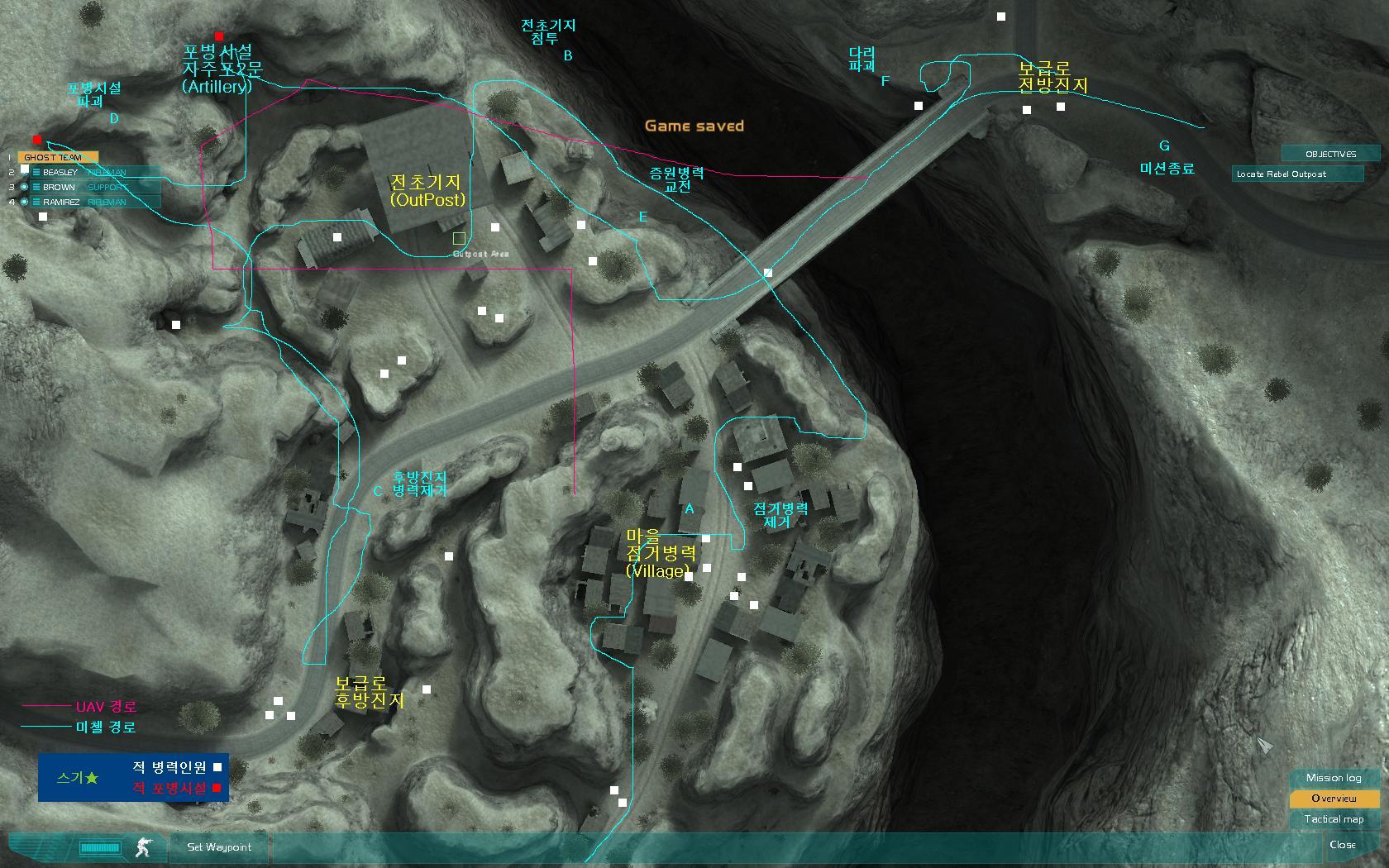The width and height of the screenshot is (1389, 868).
Task: Expand BROWN's order list icon
Action: (36, 187)
